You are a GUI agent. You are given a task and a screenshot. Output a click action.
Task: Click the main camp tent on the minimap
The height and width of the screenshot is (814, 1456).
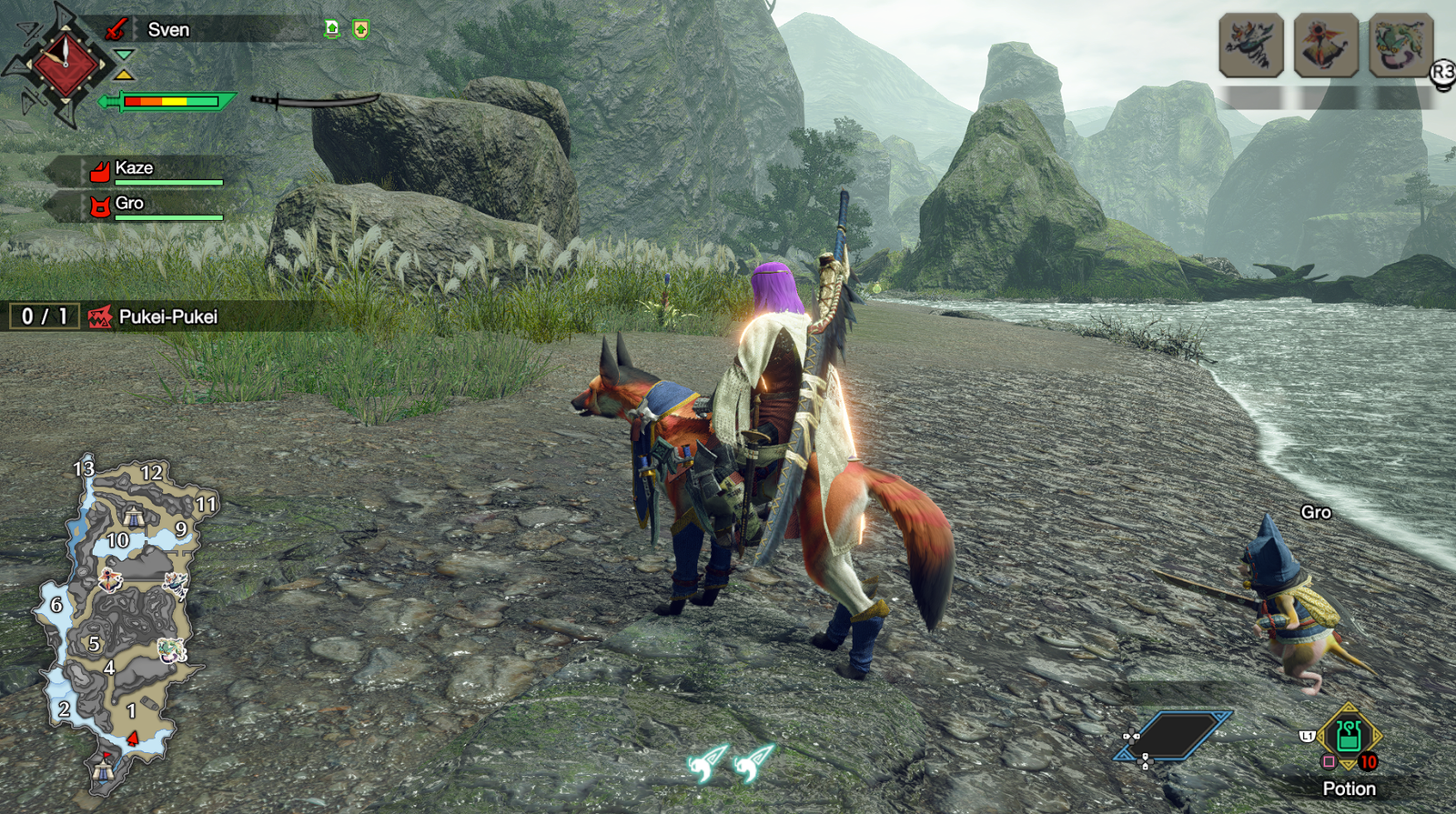[102, 769]
